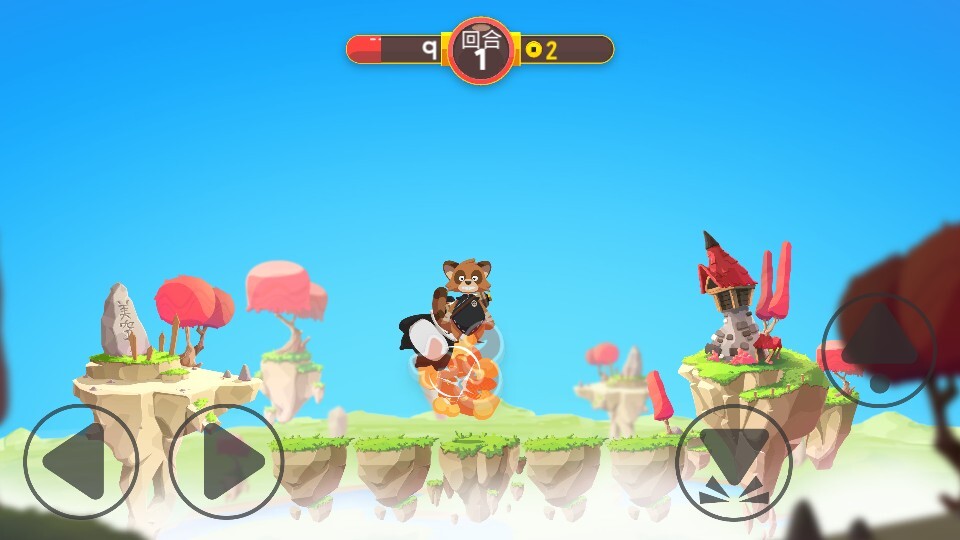This screenshot has width=960, height=540.
Task: Hit the downward slam attack button
Action: [x=734, y=462]
